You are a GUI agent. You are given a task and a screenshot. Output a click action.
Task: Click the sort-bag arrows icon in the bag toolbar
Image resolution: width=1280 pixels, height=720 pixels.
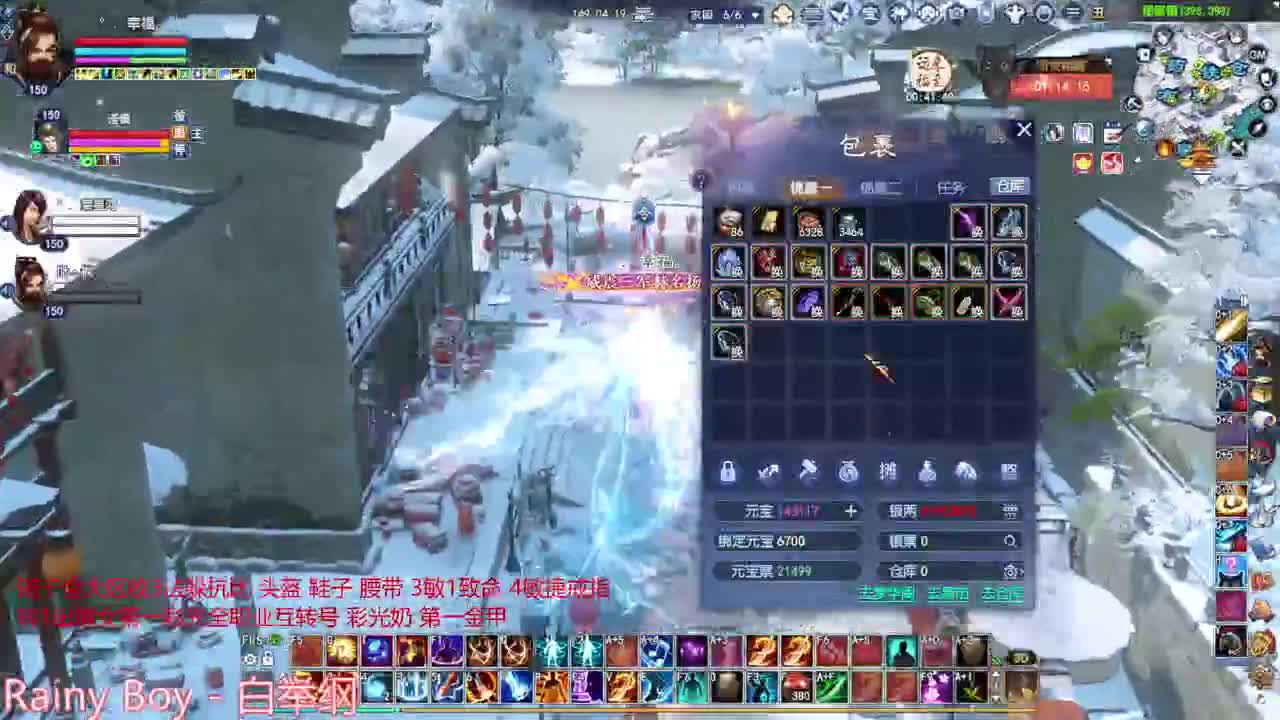[x=768, y=470]
